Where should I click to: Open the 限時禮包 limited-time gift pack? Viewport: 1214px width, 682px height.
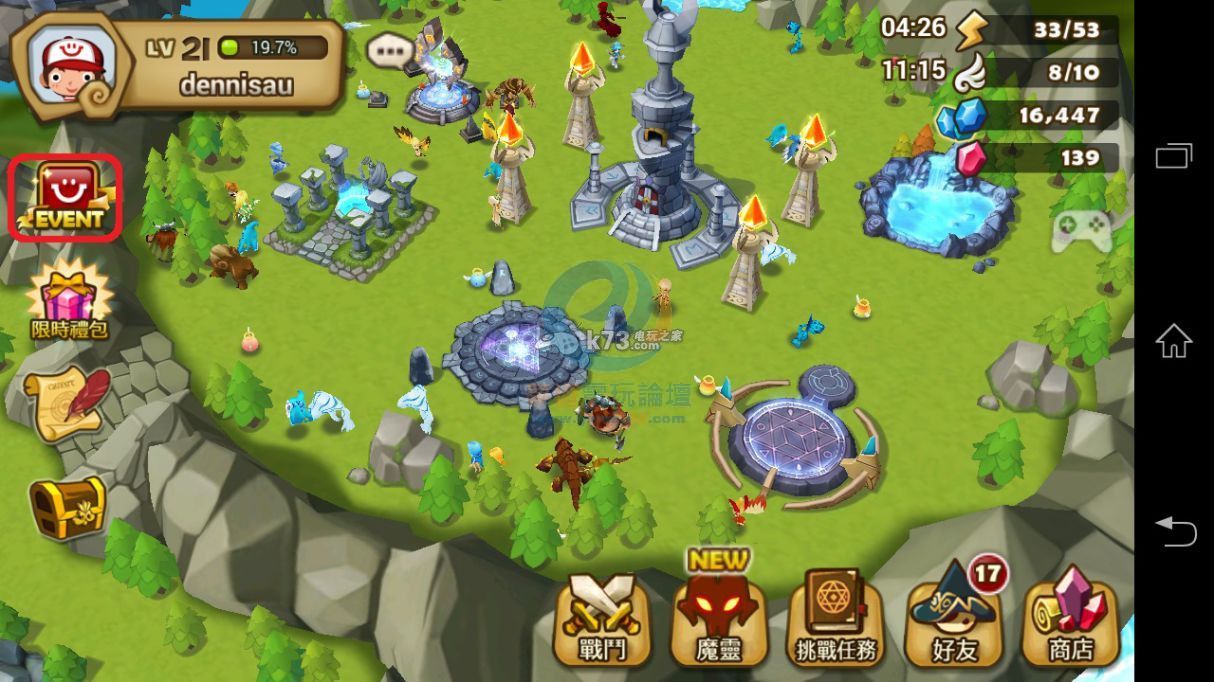(x=68, y=299)
